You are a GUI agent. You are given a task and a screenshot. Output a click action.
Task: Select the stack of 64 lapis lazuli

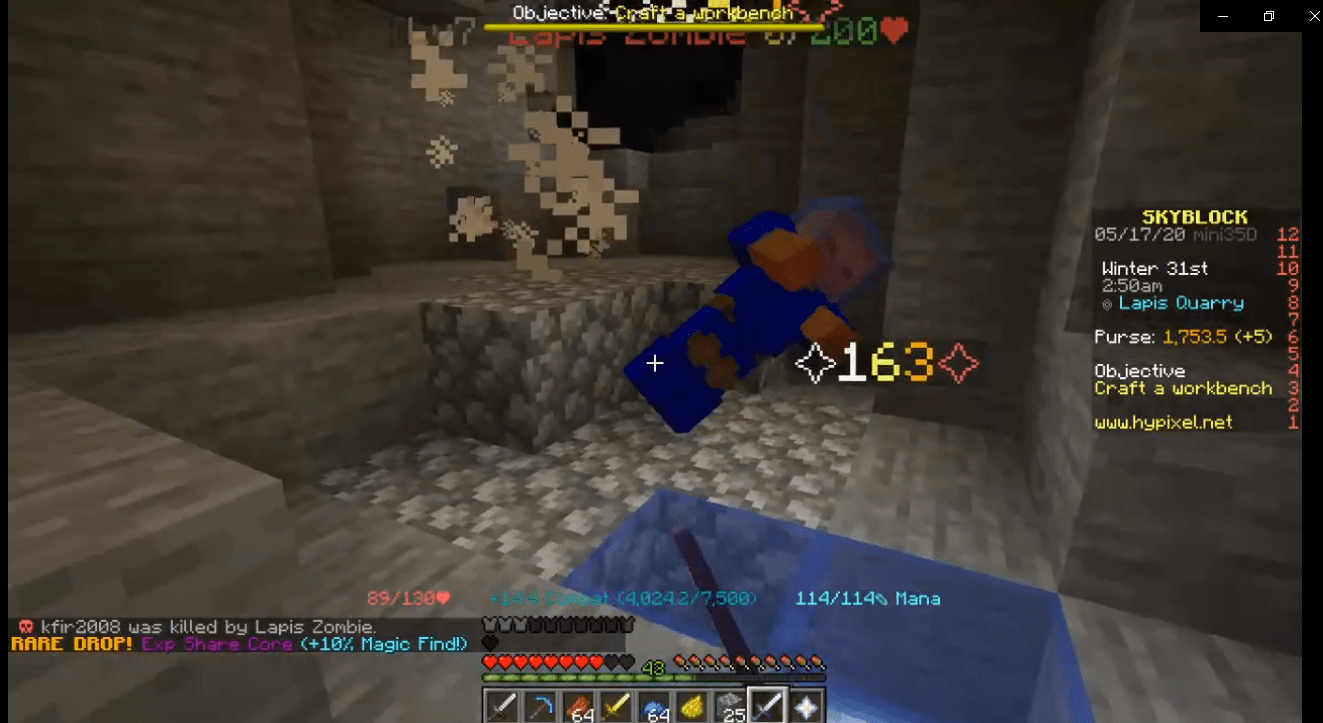(653, 705)
